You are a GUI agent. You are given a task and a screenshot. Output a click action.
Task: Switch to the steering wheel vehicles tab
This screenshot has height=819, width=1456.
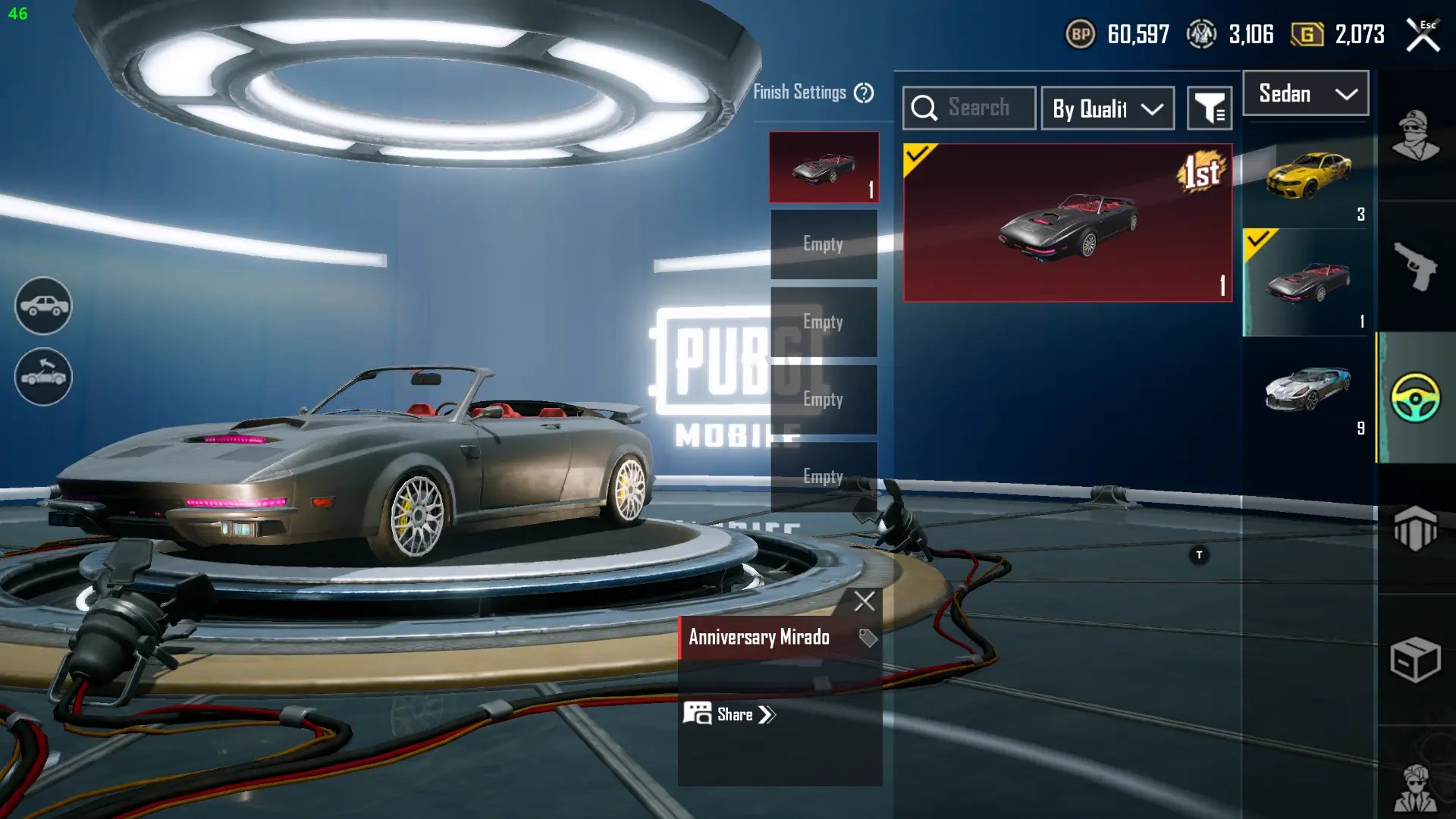click(x=1415, y=397)
